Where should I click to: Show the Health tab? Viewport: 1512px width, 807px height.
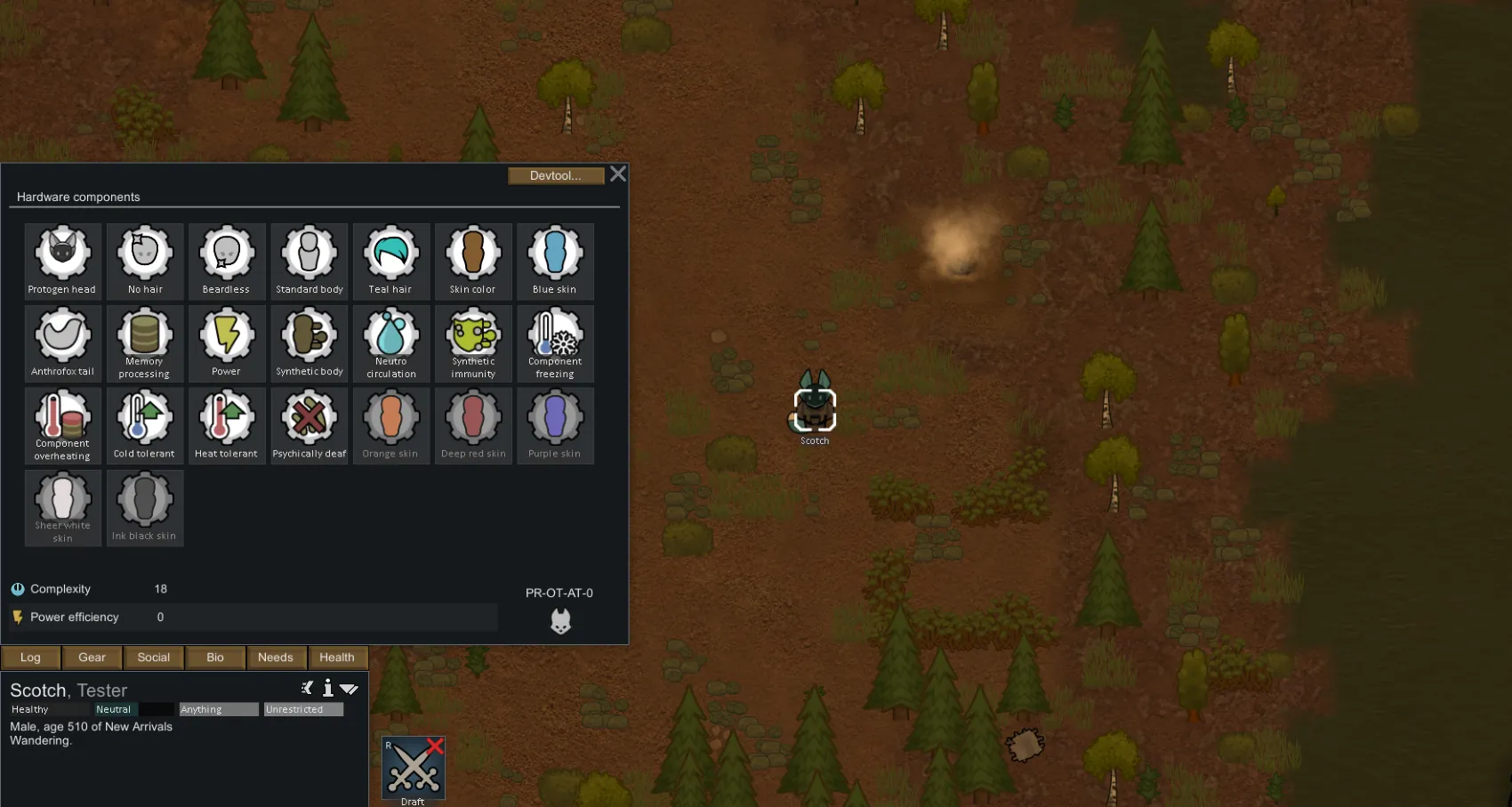click(337, 658)
